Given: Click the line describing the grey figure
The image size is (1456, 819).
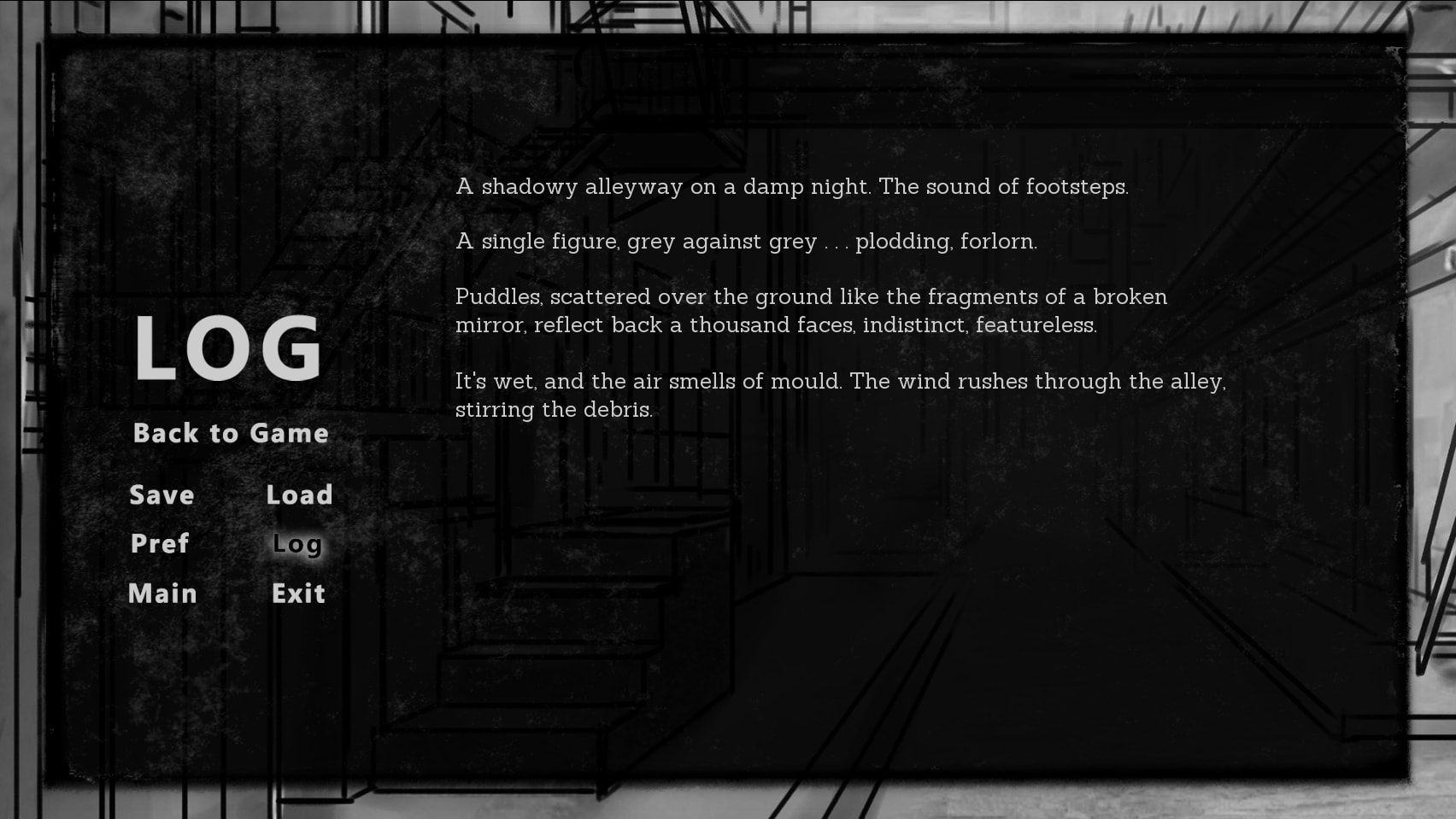Looking at the screenshot, I should click(746, 241).
